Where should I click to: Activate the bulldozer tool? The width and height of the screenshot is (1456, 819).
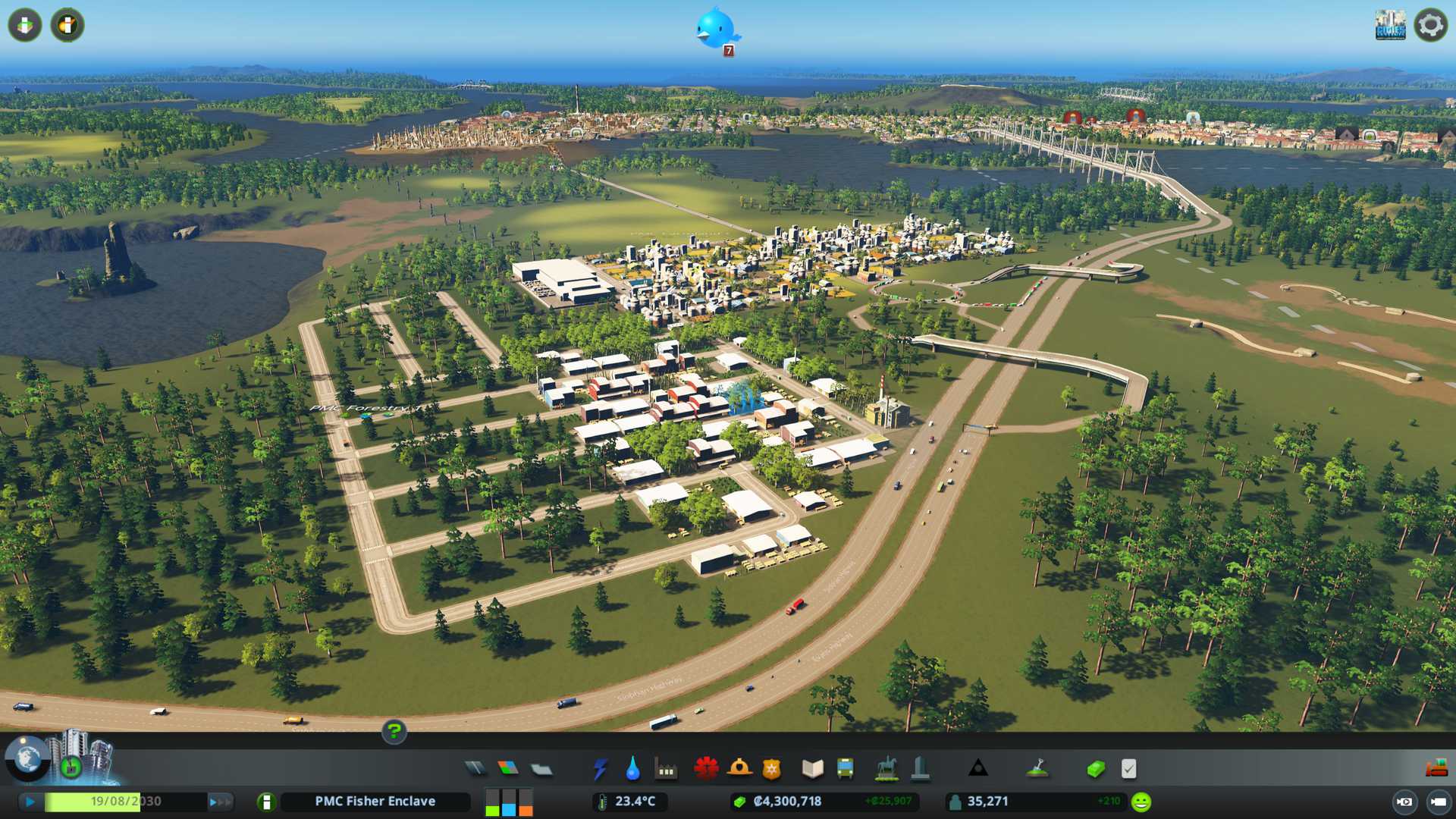1436,769
